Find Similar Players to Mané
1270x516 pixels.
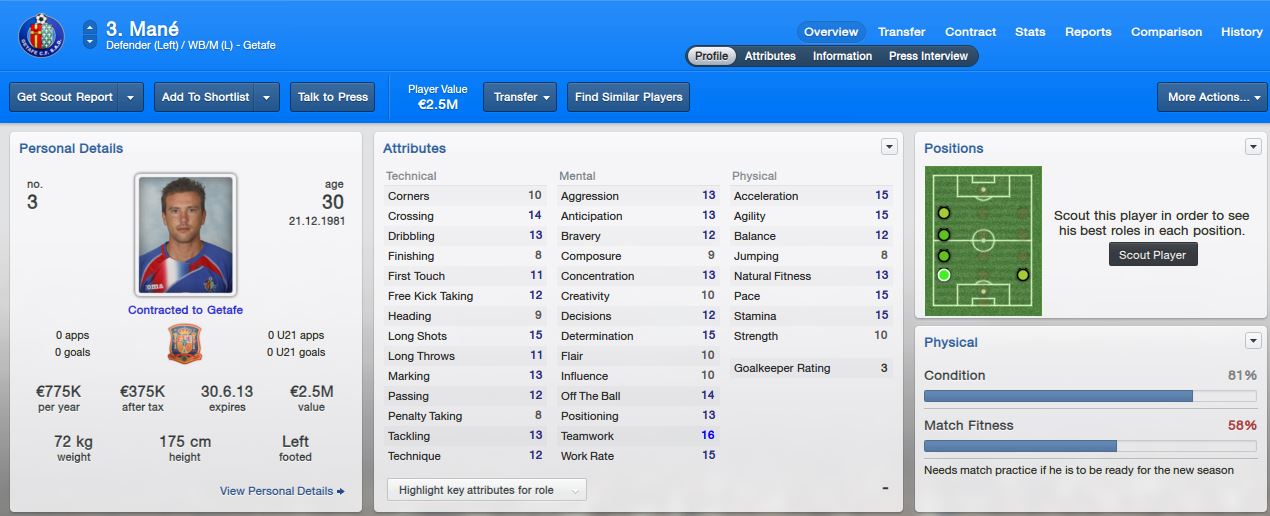pyautogui.click(x=628, y=97)
